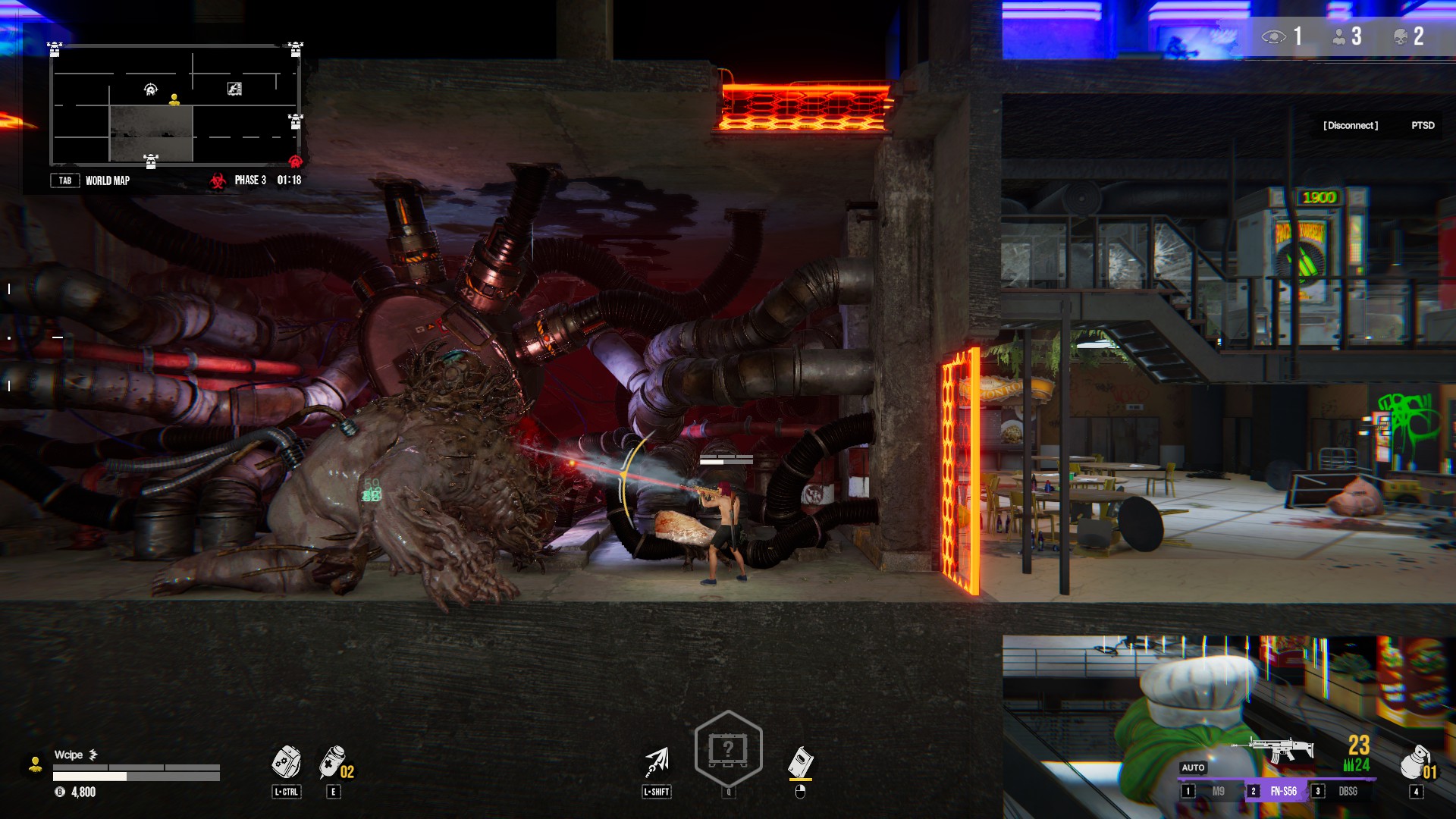
Task: Click the boss skull marker on minimap
Action: click(151, 89)
